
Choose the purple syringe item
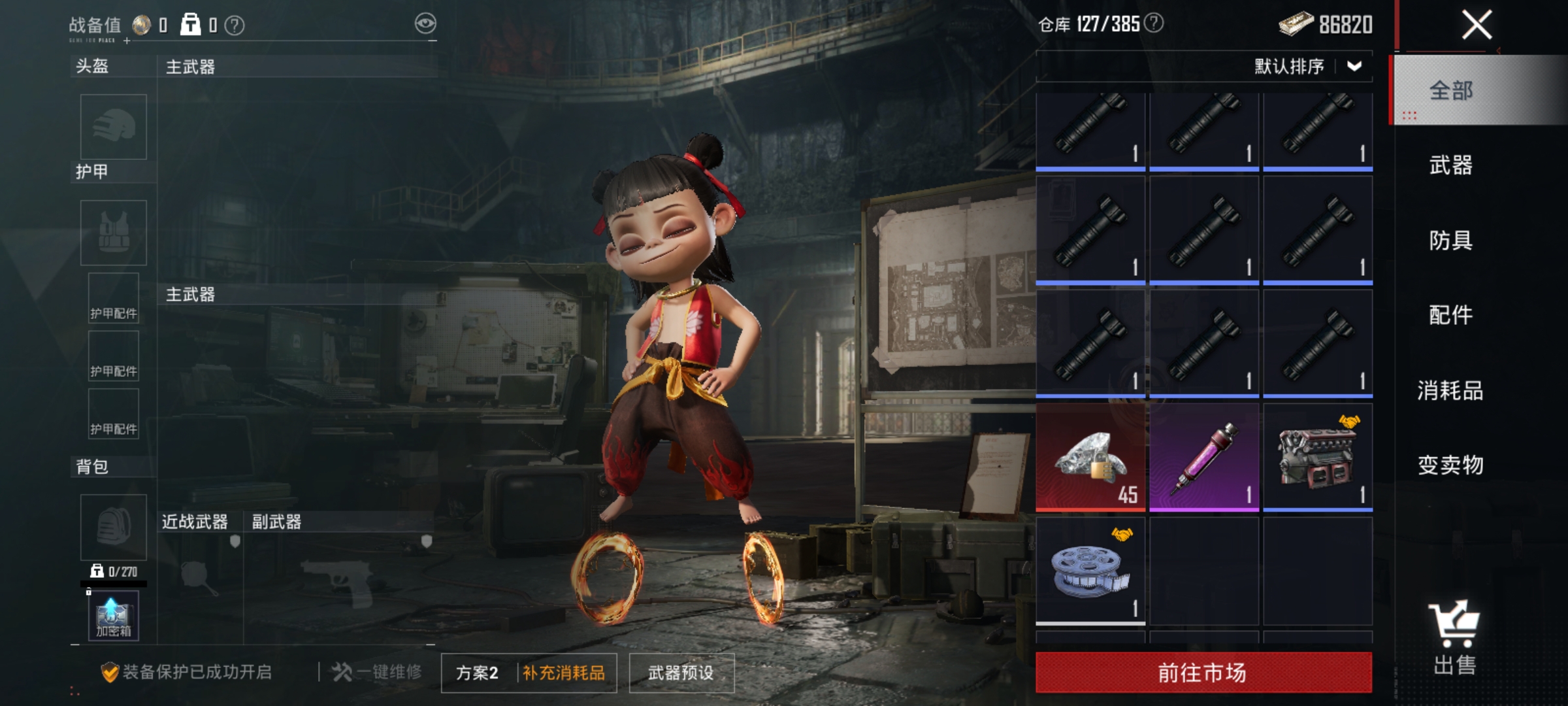tap(1203, 458)
